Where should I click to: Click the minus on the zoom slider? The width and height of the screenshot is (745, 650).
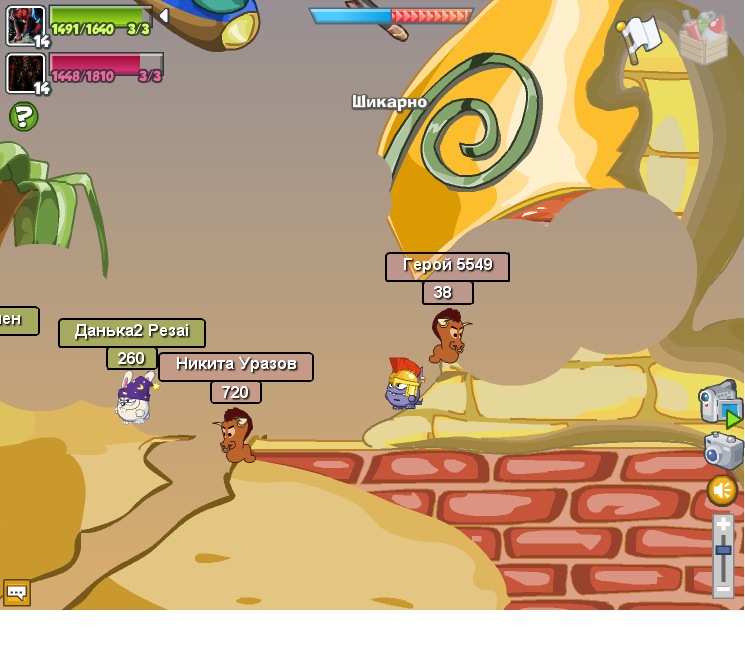click(723, 589)
